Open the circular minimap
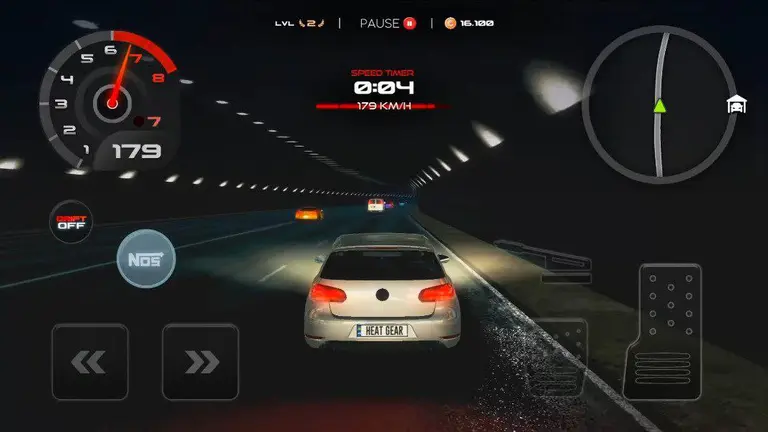The image size is (768, 432). coord(653,105)
